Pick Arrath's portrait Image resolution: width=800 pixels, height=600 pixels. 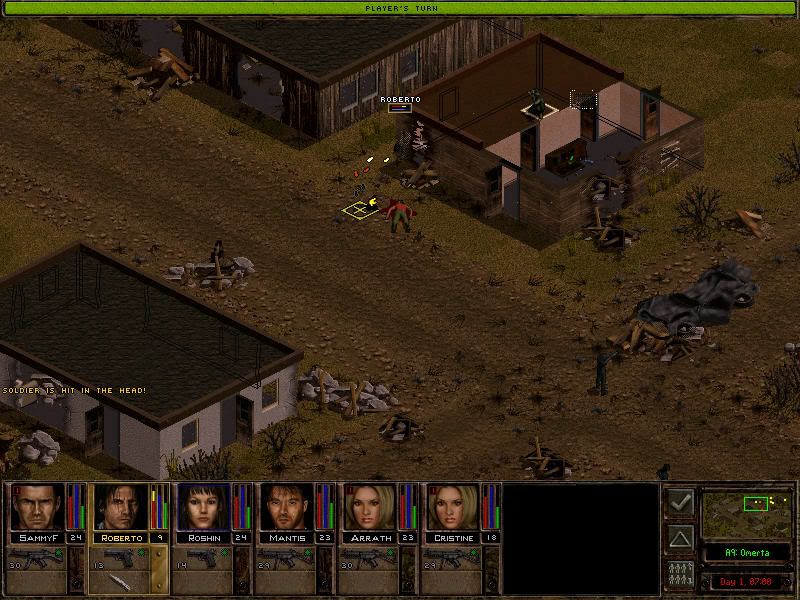[370, 508]
